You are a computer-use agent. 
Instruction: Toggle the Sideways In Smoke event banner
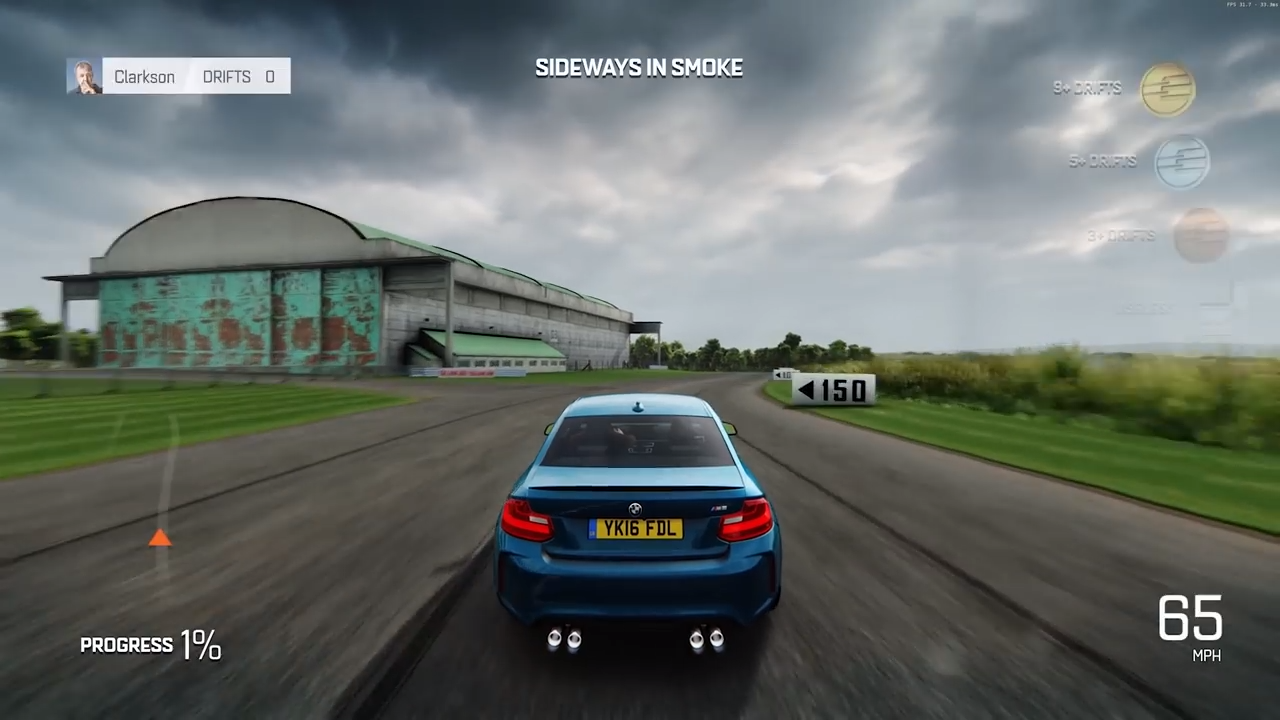[639, 68]
